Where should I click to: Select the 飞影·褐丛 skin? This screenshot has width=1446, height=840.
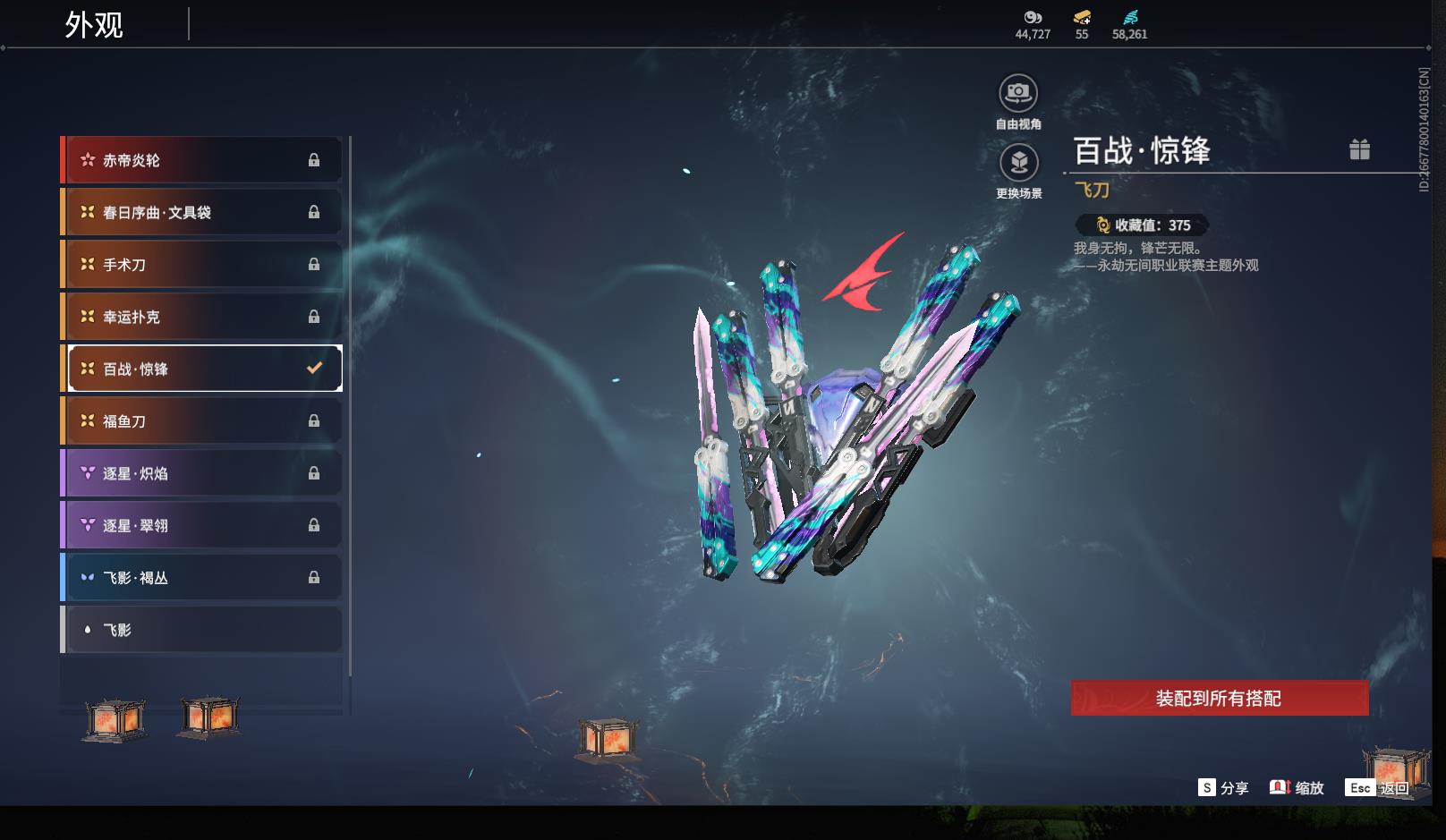pos(202,578)
